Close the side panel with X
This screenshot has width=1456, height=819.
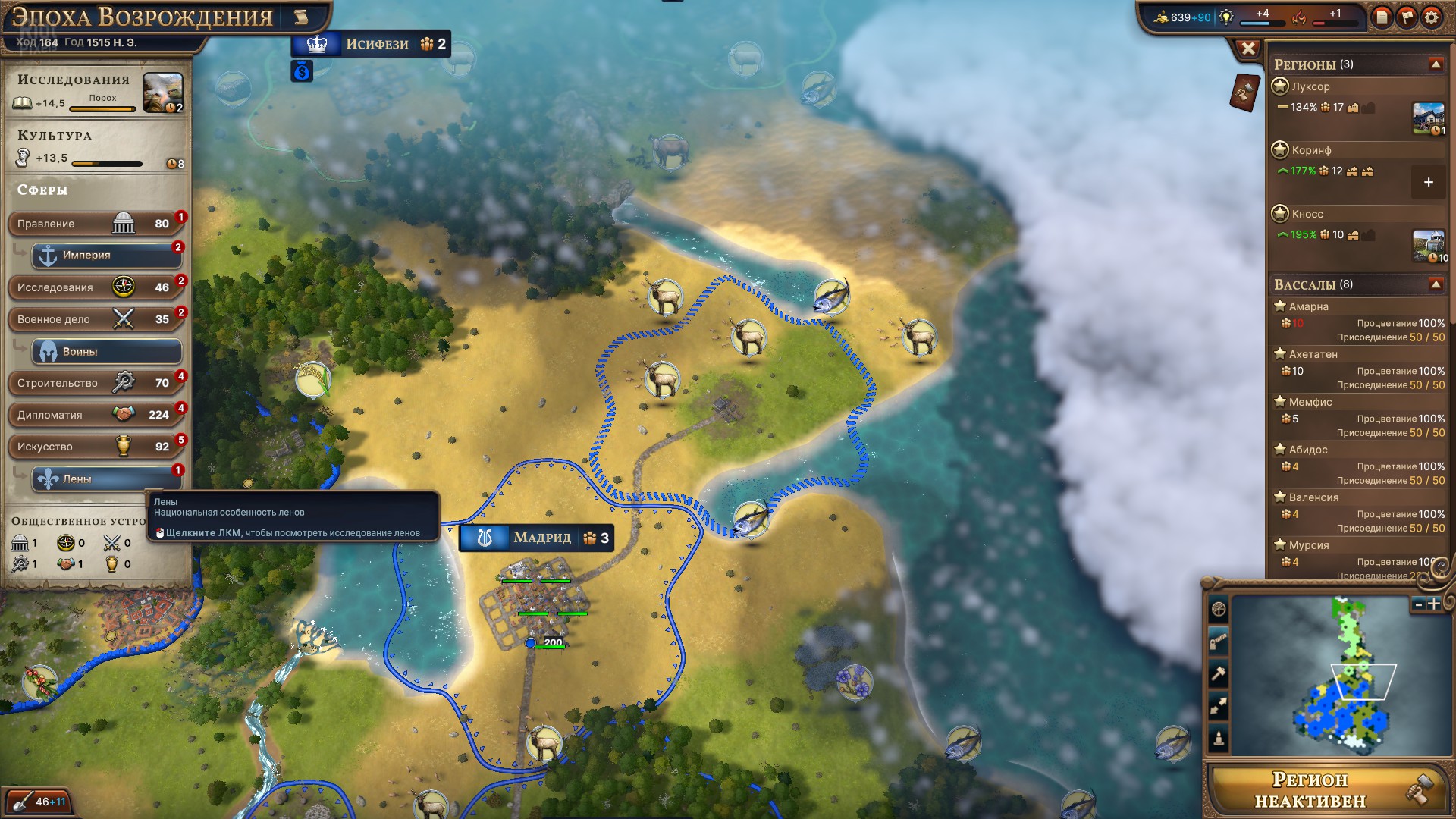coord(1248,49)
